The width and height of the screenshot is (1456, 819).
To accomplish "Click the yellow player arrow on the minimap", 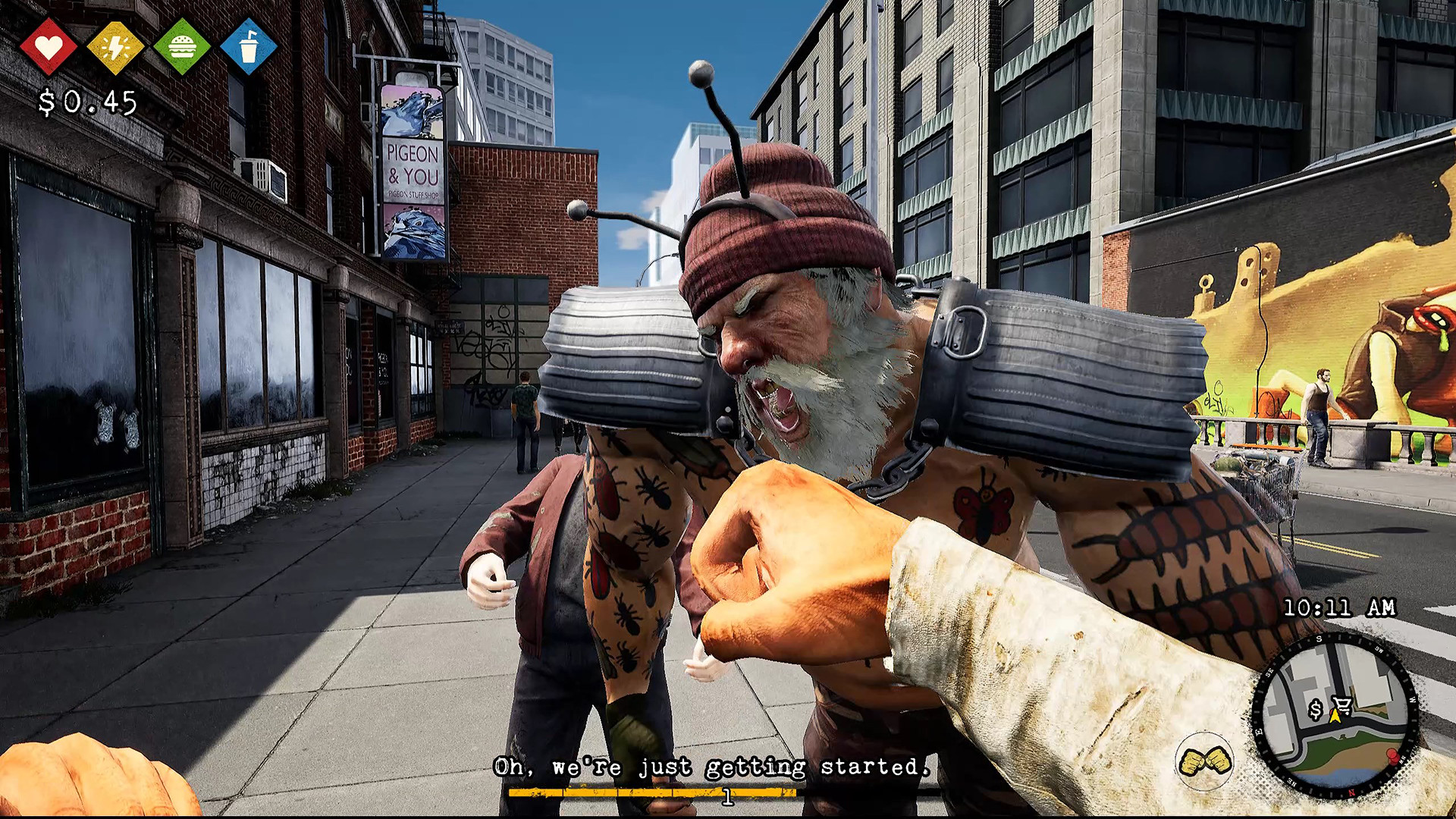I will [x=1336, y=718].
